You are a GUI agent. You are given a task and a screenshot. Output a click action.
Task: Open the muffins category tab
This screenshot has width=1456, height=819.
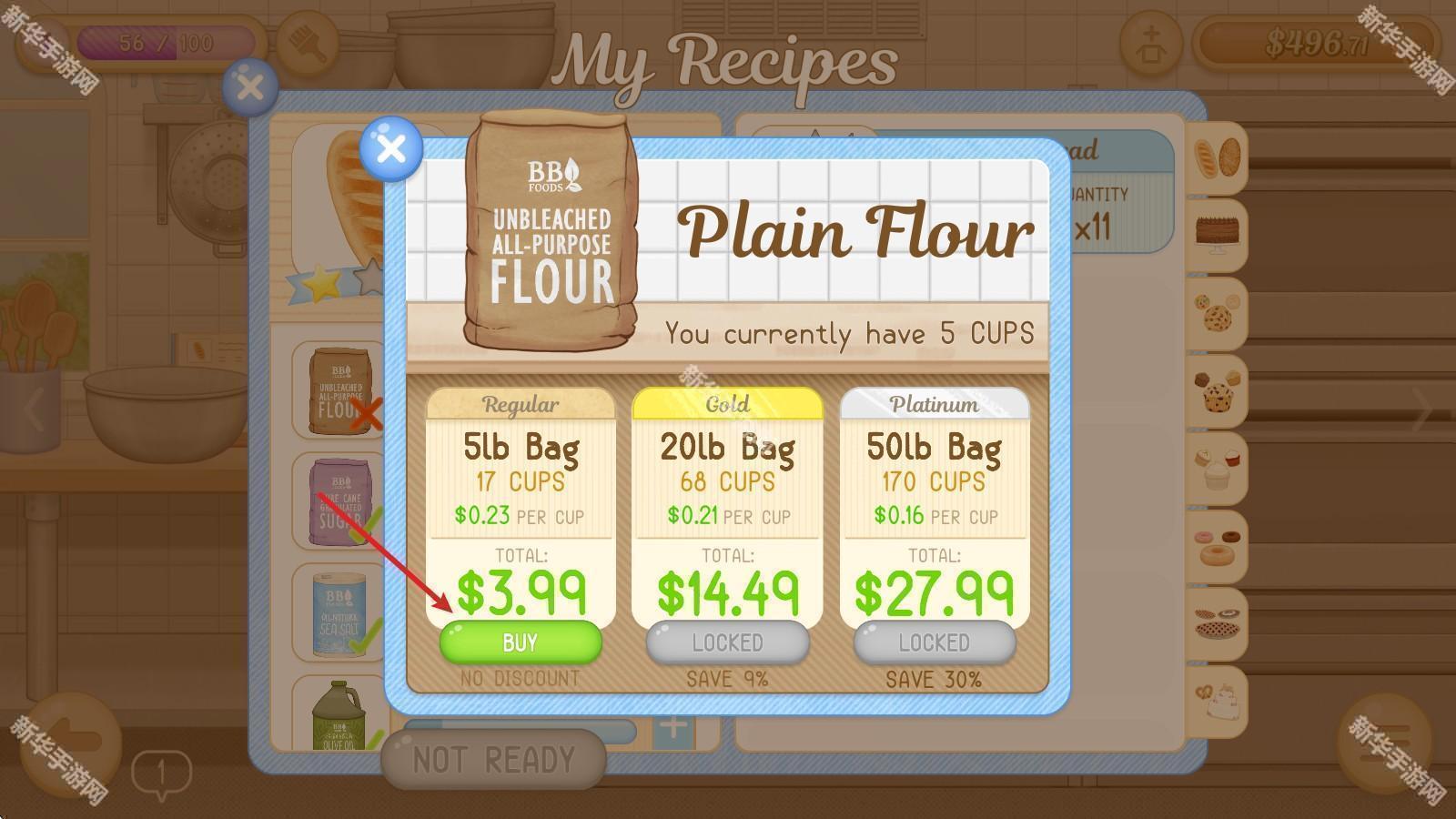coord(1217,391)
